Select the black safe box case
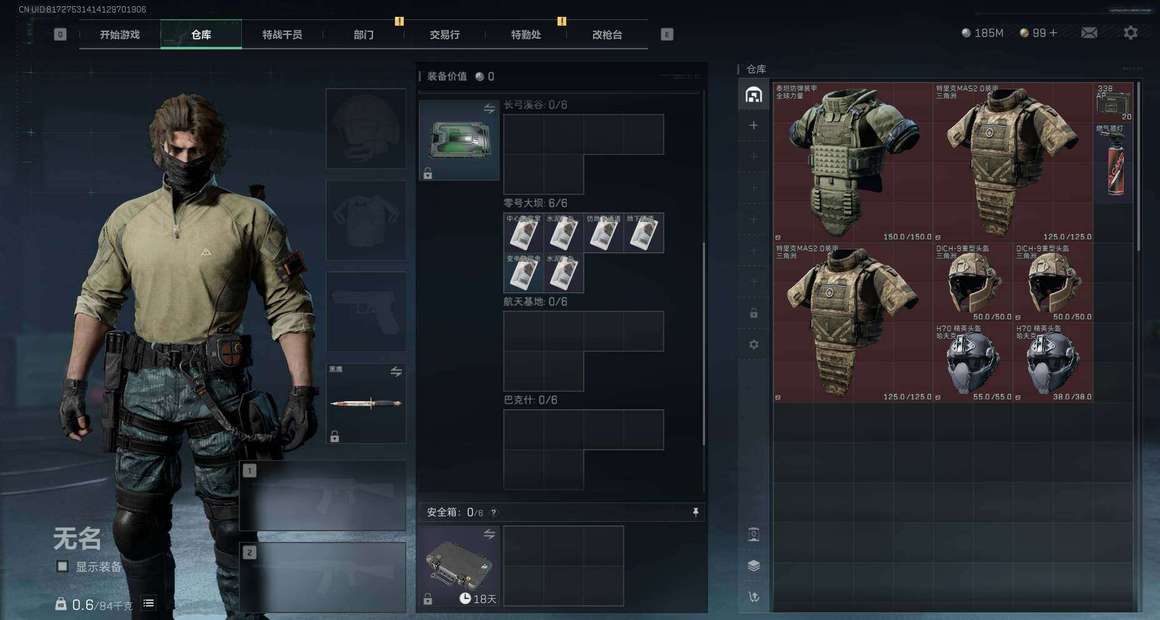Screen dimensions: 1160x620 459,565
